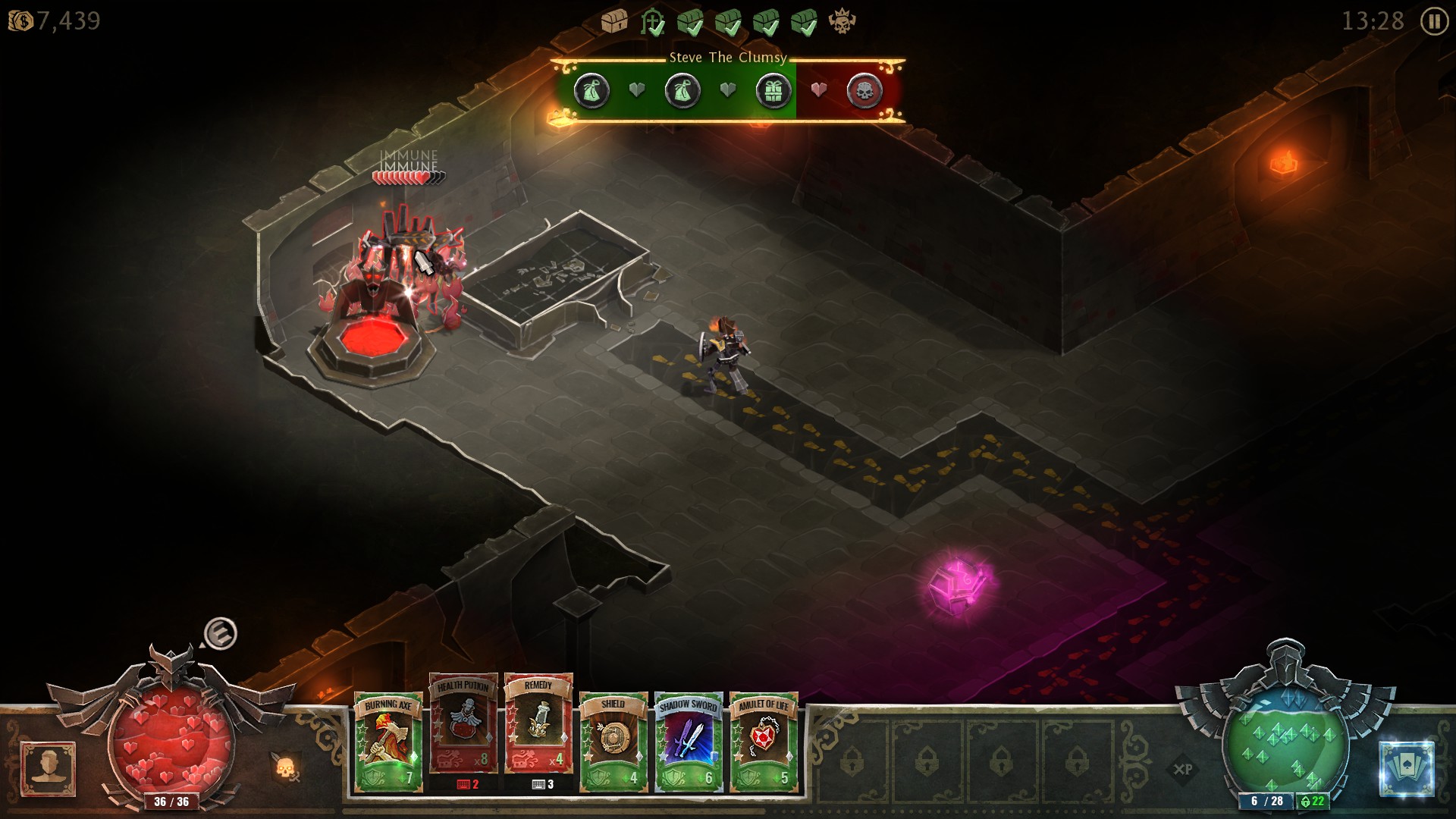This screenshot has height=819, width=1456.
Task: Use the Health Potion card
Action: [463, 724]
